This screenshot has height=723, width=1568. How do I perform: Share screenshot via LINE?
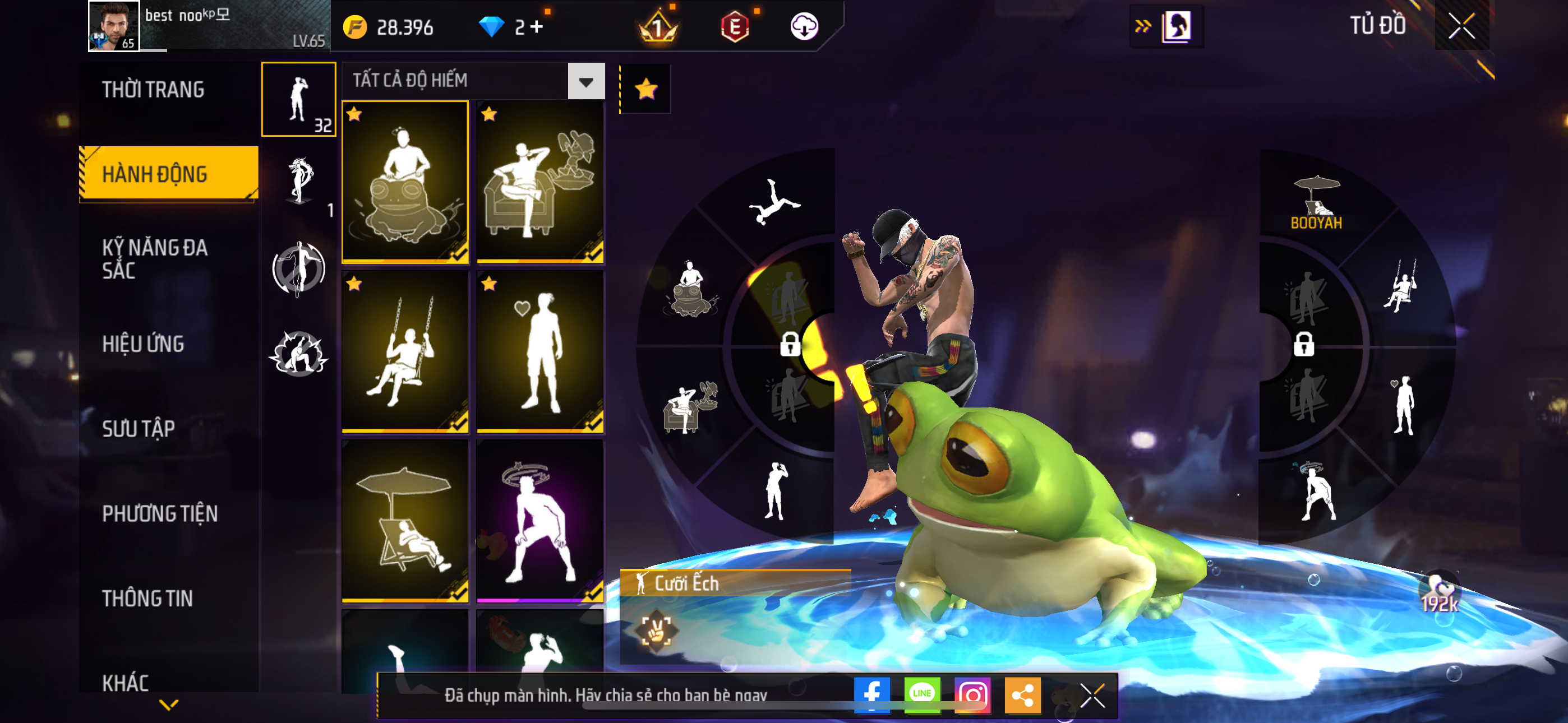tap(921, 694)
